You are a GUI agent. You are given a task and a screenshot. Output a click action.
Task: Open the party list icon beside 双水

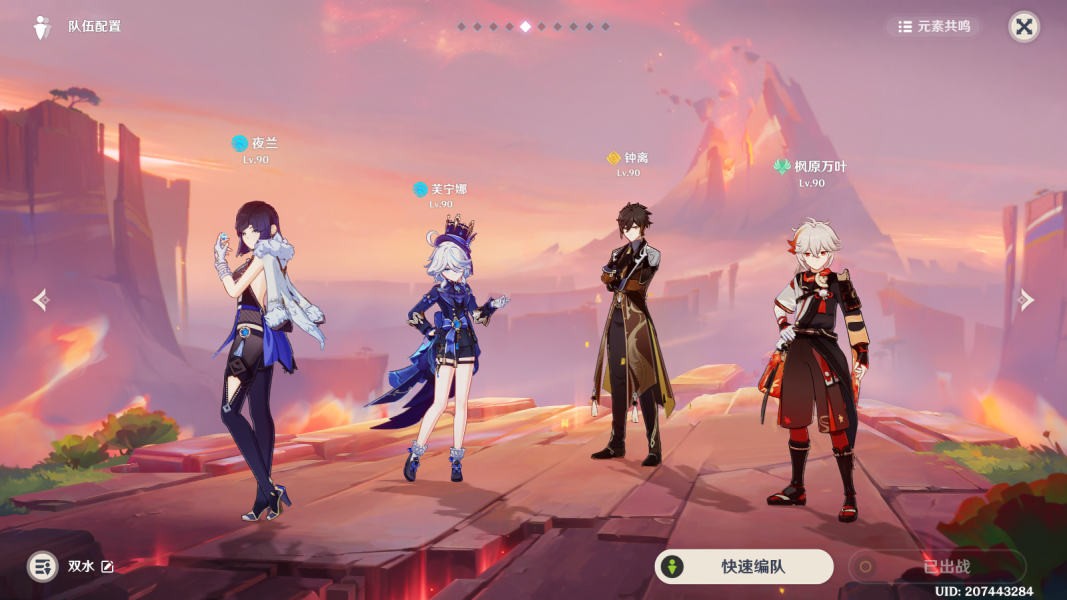pyautogui.click(x=42, y=567)
